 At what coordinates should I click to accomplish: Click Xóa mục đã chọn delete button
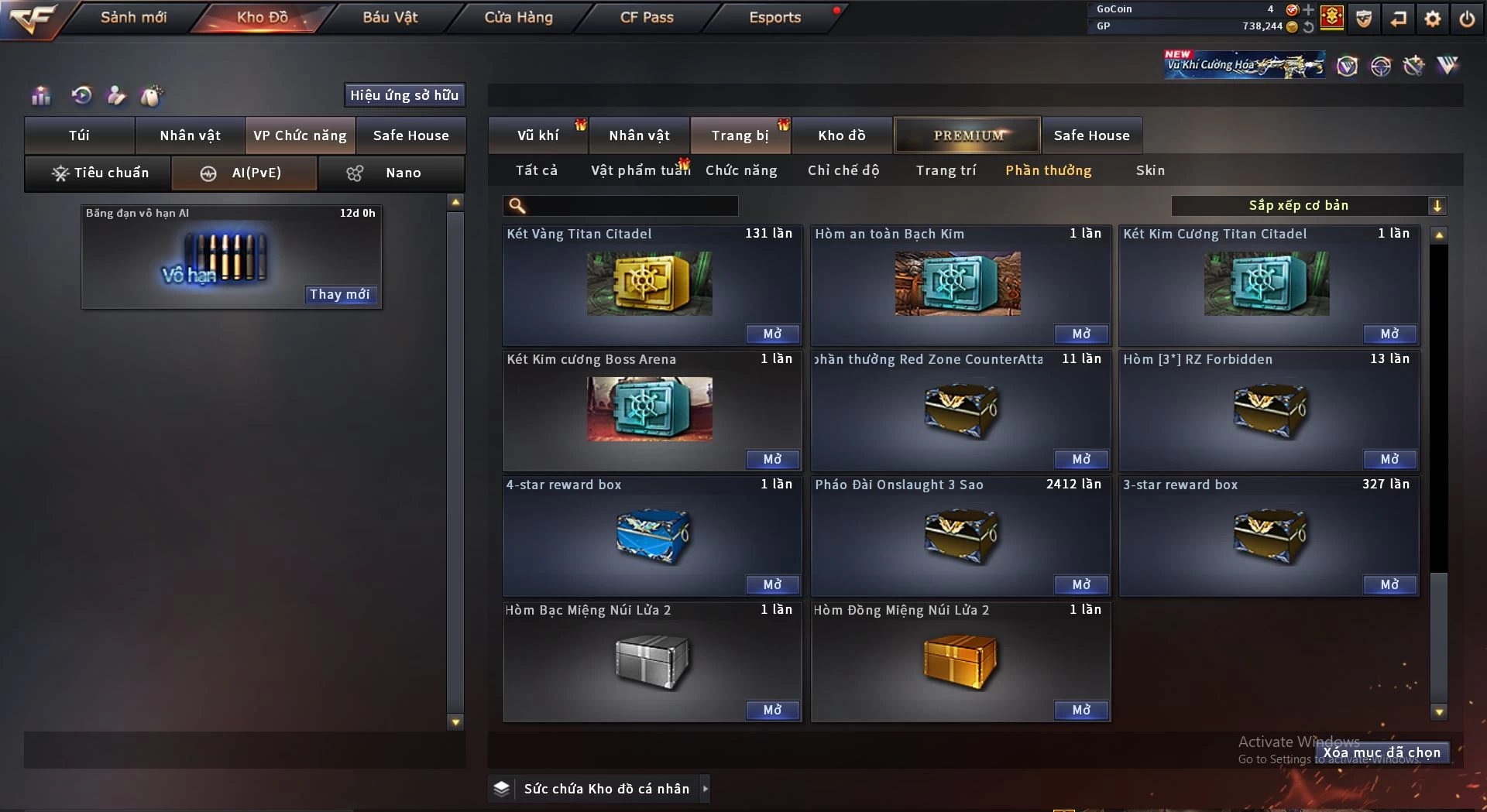(1382, 752)
